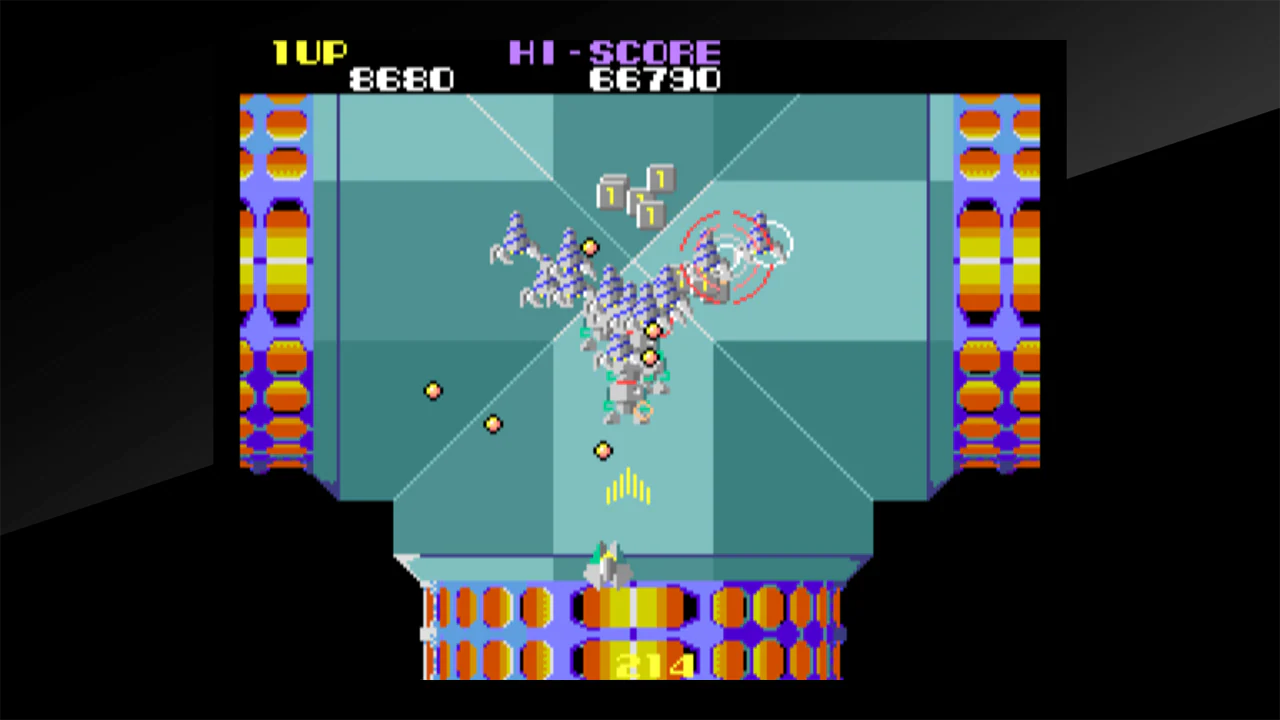Select the player ship at bottom
This screenshot has height=720, width=1280.
[608, 565]
